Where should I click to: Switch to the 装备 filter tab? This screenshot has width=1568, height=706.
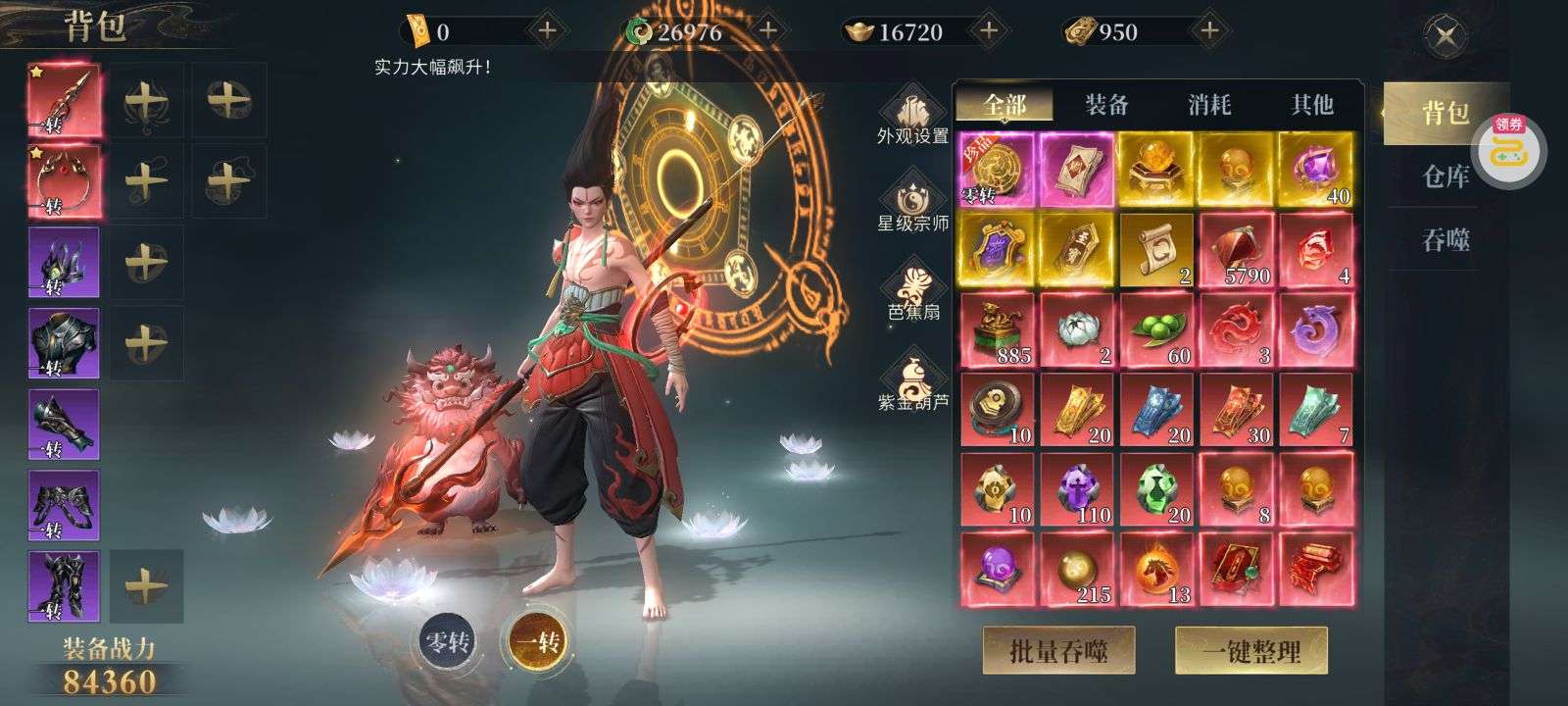pos(1106,104)
